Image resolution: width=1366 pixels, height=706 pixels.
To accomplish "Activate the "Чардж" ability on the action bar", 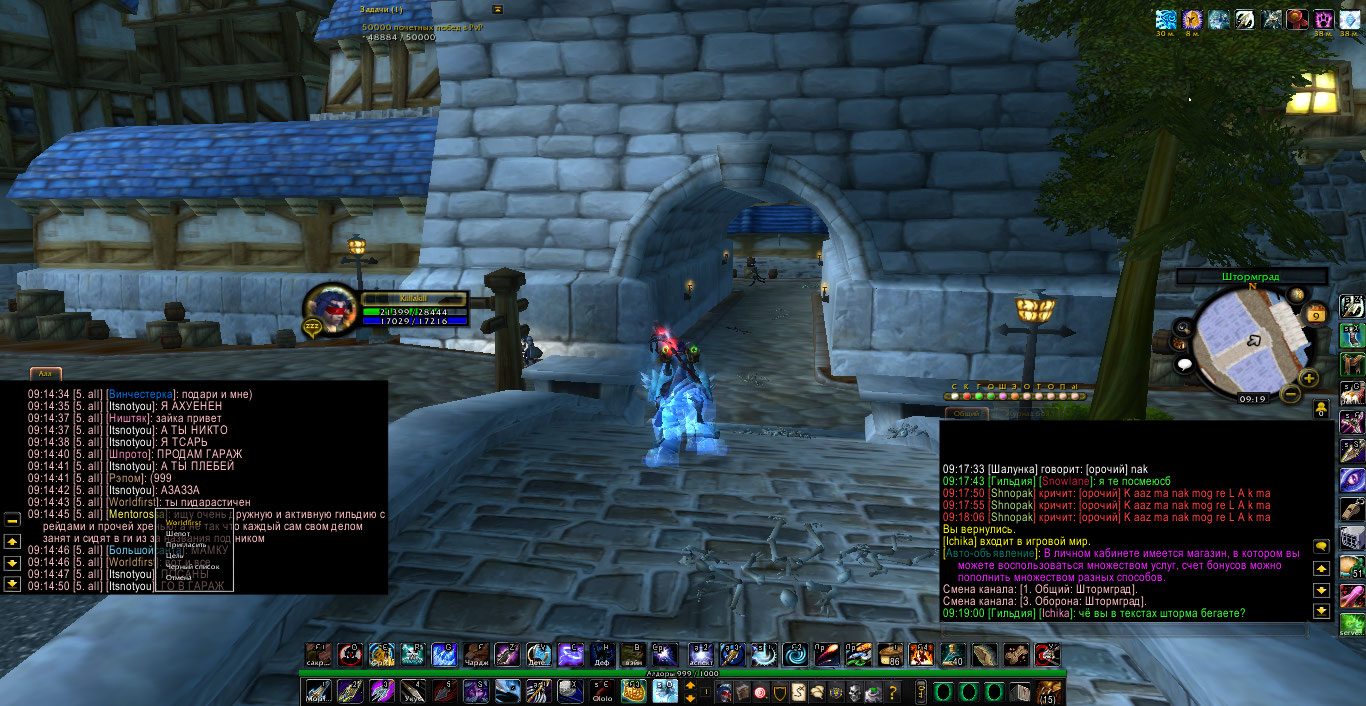I will coord(475,655).
